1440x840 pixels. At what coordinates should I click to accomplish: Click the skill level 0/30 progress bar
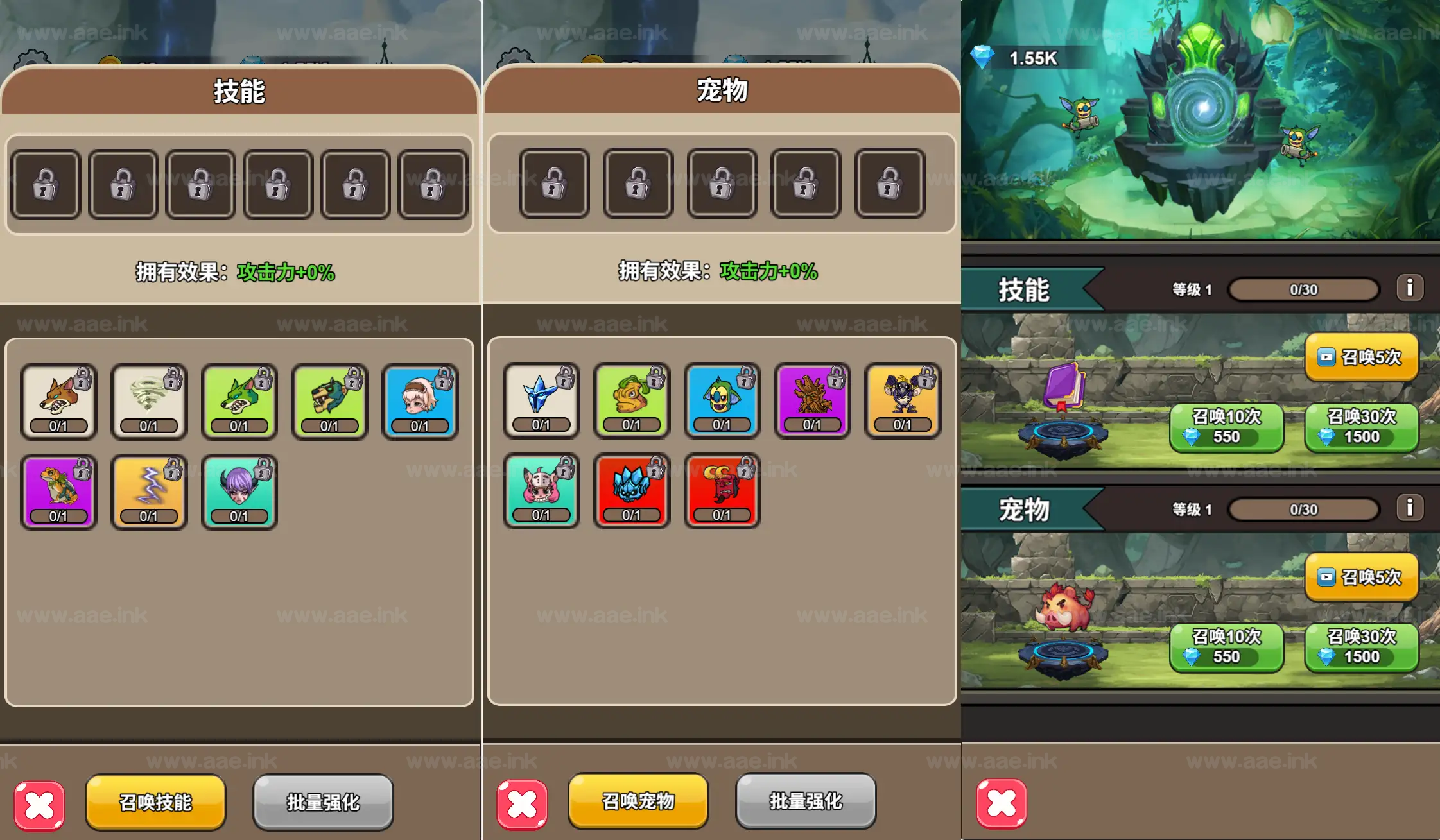(x=1303, y=288)
